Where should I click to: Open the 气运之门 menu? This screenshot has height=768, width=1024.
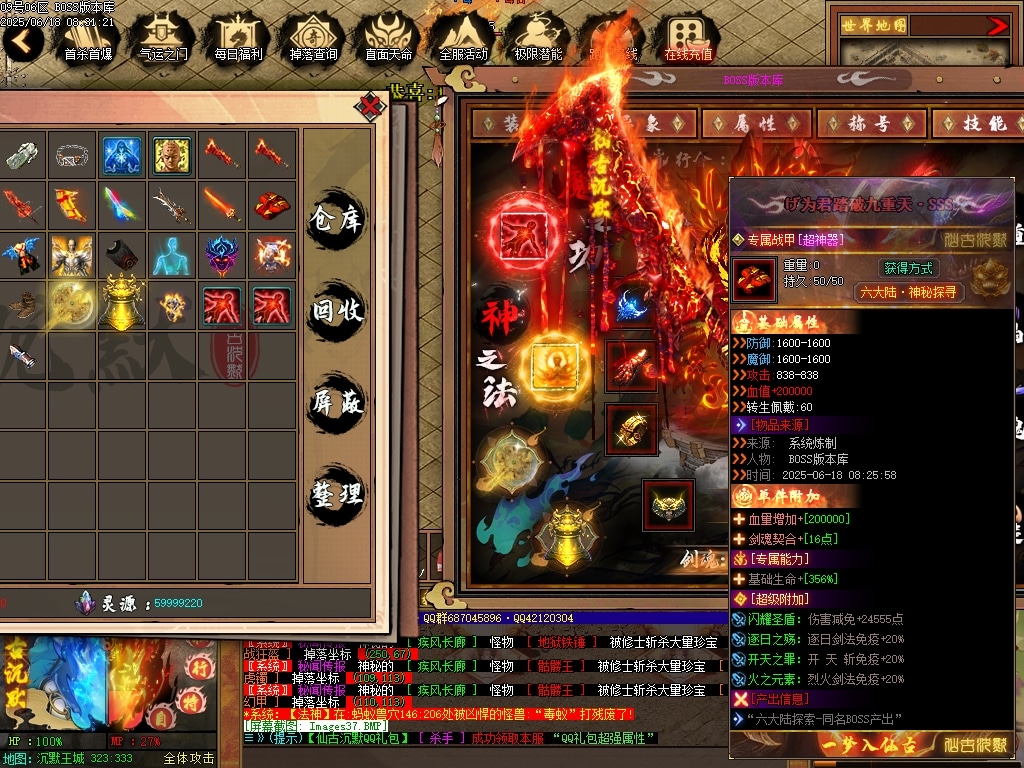pyautogui.click(x=163, y=40)
